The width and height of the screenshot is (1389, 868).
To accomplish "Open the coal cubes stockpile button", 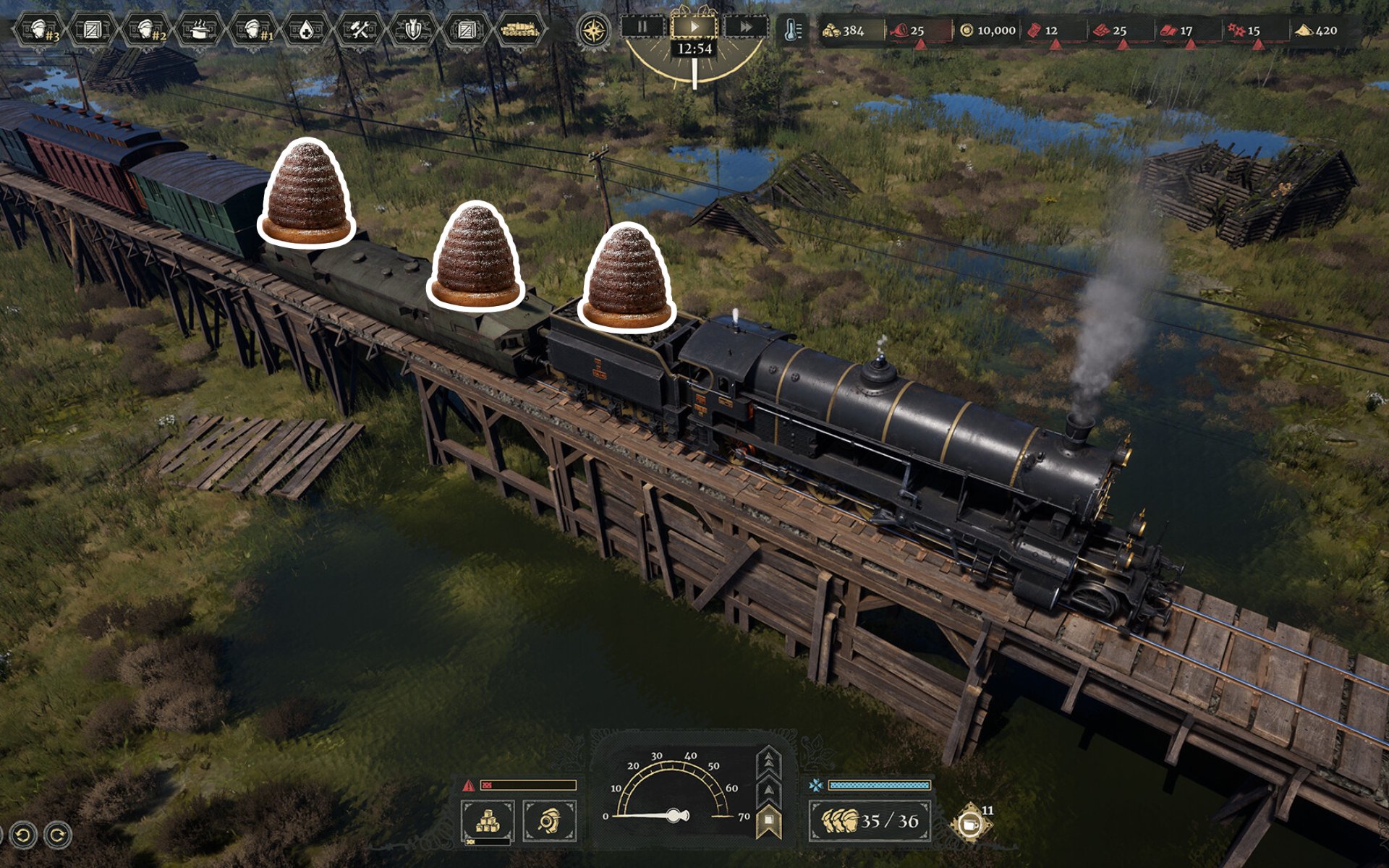I will click(488, 821).
